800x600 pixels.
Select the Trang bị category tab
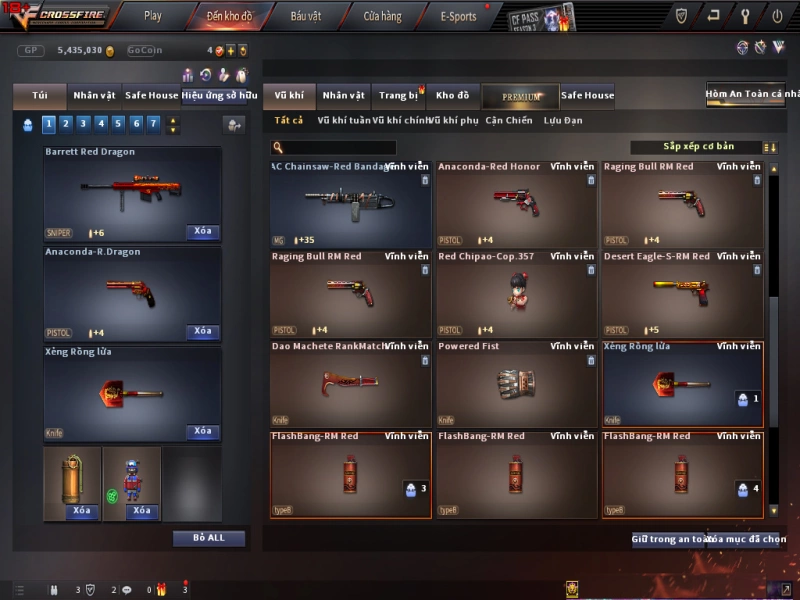398,96
